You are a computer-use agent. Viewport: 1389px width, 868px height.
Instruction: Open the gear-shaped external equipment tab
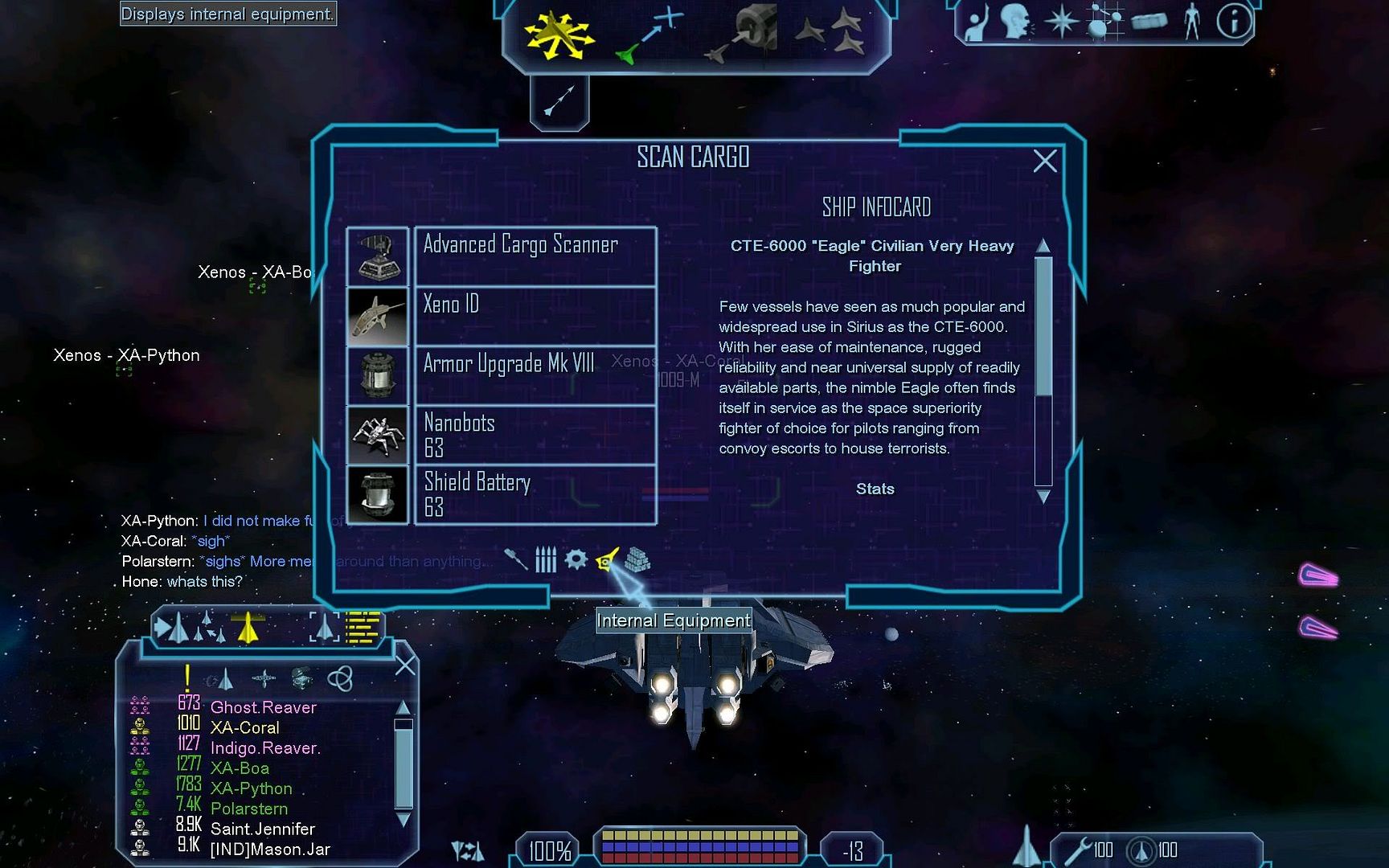576,559
